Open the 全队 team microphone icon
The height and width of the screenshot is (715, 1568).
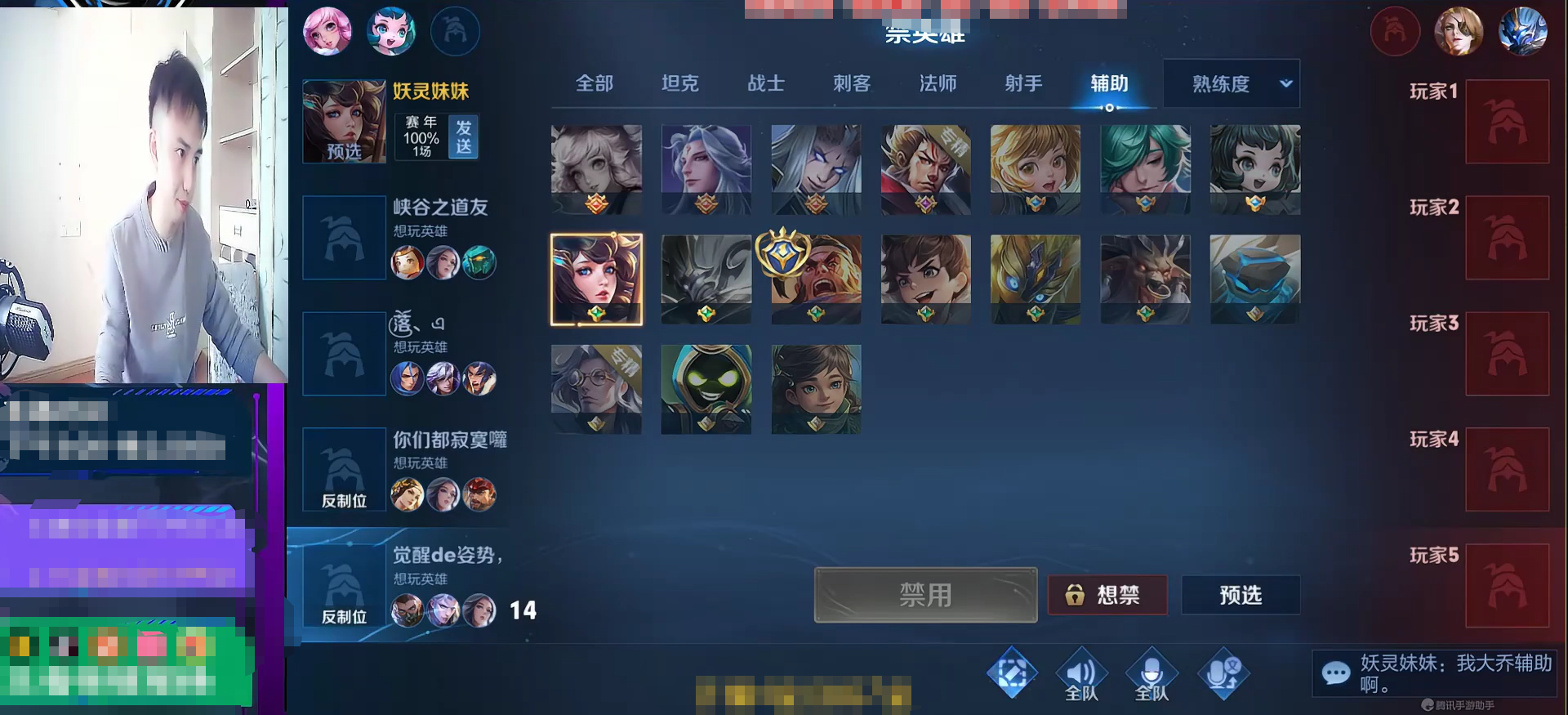[x=1153, y=673]
